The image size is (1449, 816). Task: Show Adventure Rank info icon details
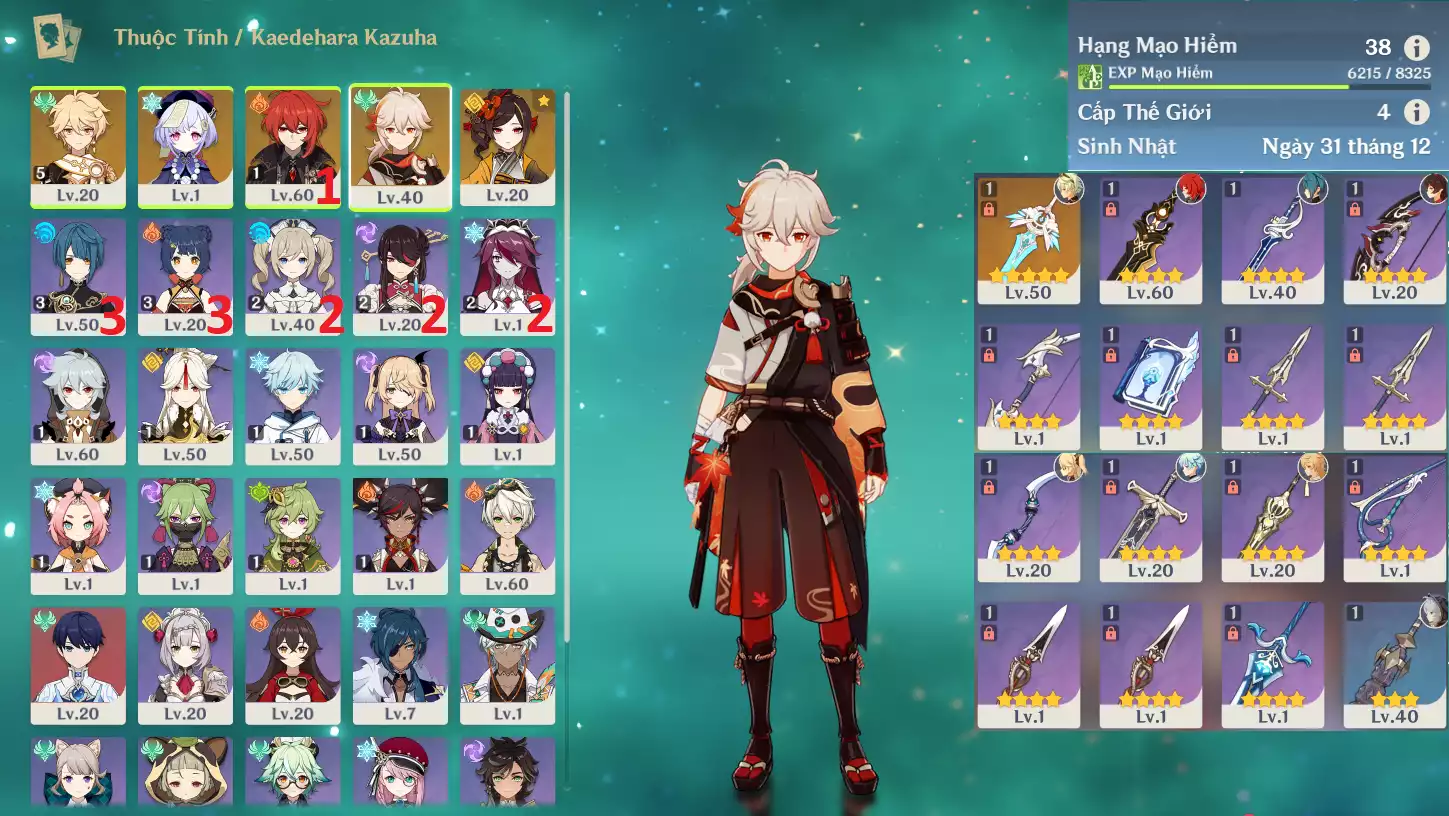[1416, 47]
